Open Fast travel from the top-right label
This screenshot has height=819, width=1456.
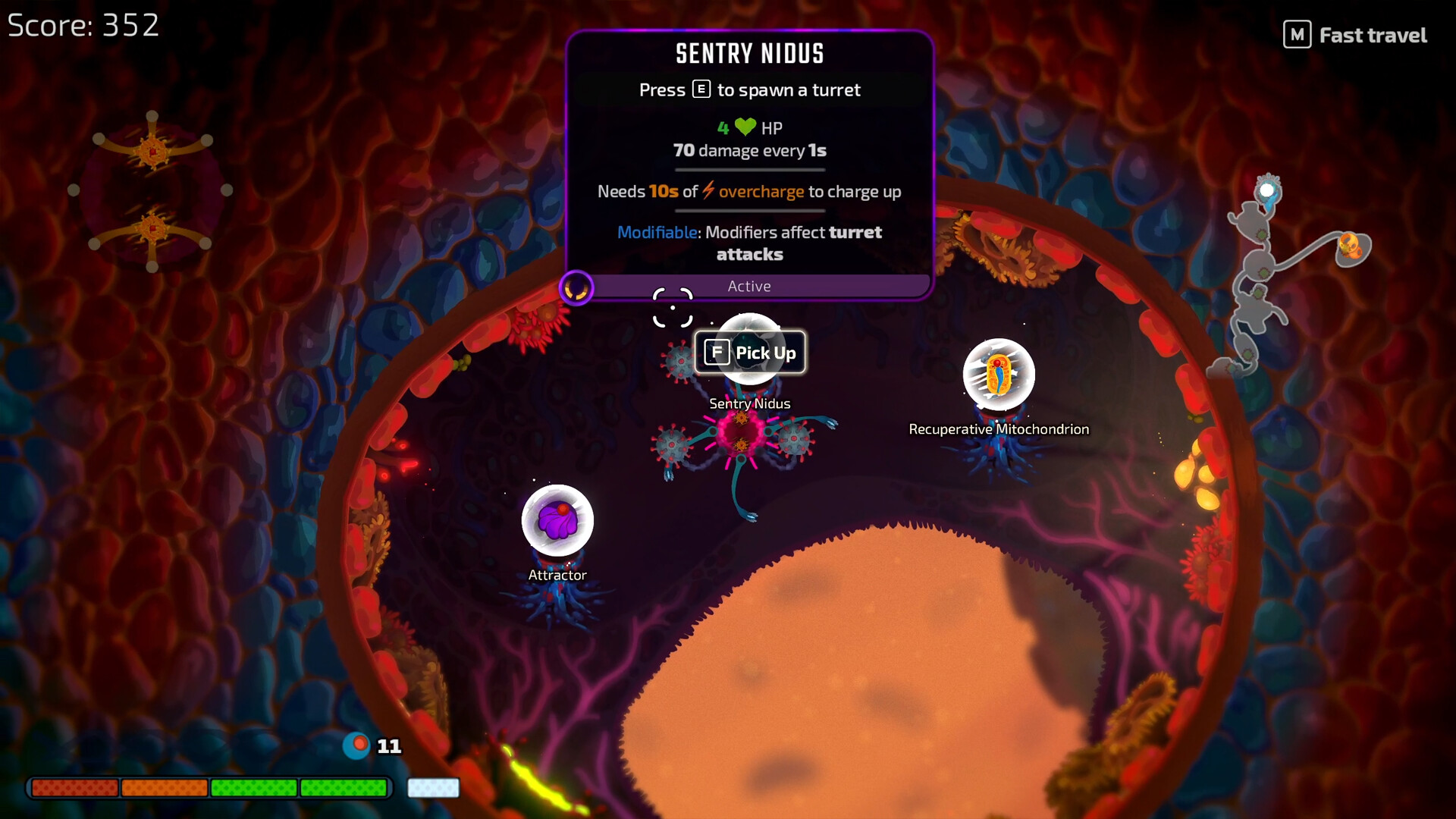point(1356,35)
